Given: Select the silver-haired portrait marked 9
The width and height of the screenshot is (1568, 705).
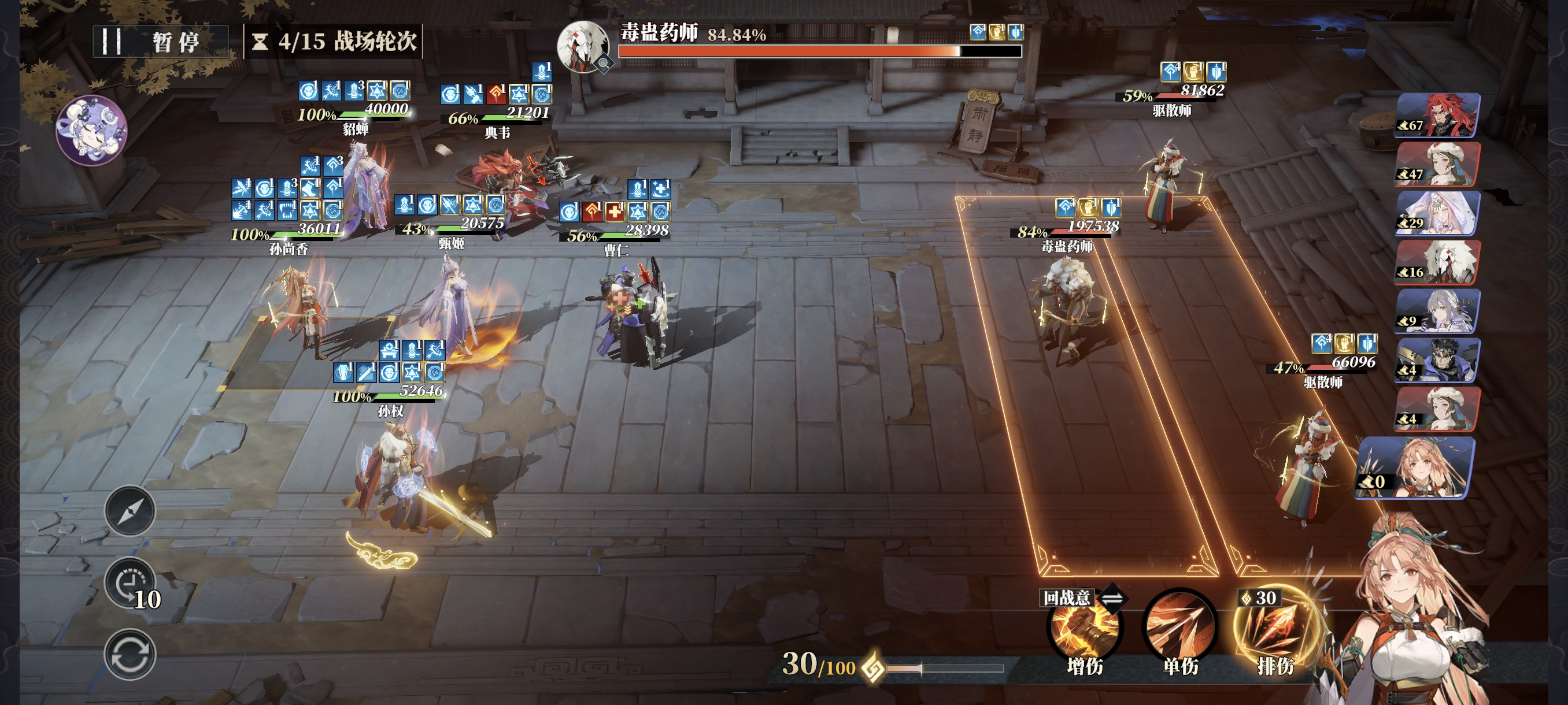Looking at the screenshot, I should [1437, 311].
